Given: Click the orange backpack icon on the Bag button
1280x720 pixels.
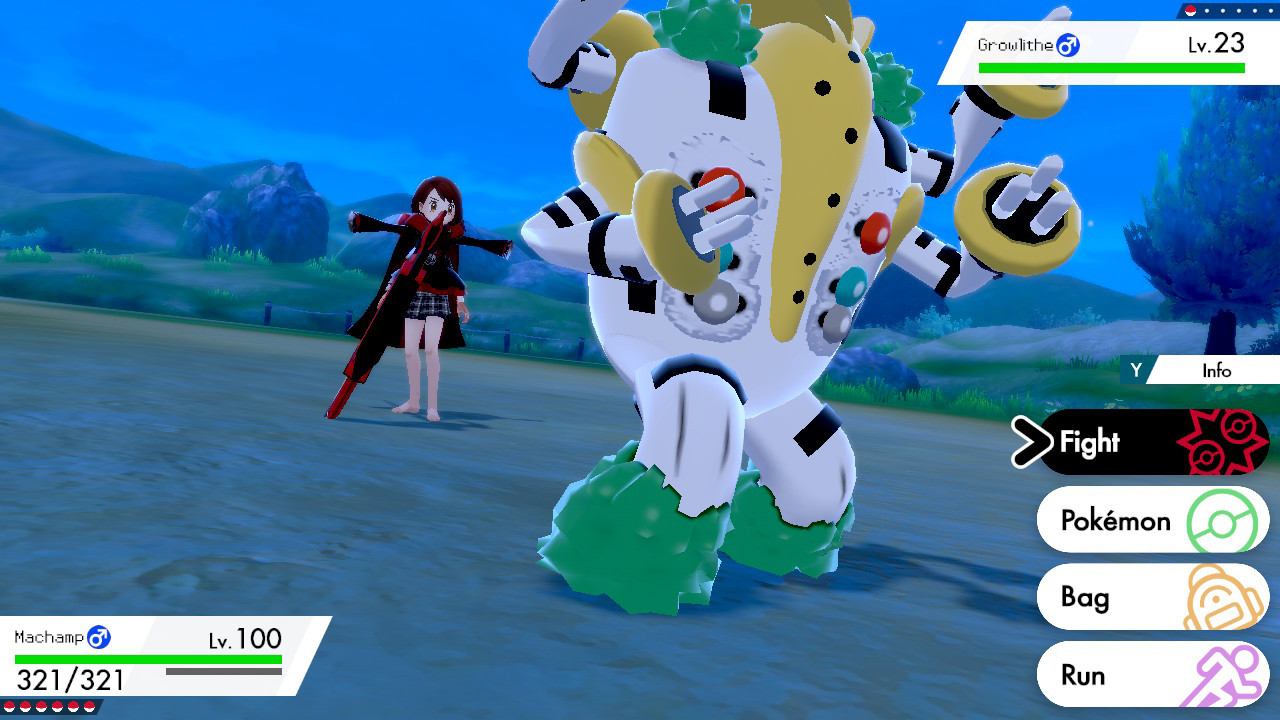Looking at the screenshot, I should coord(1224,597).
